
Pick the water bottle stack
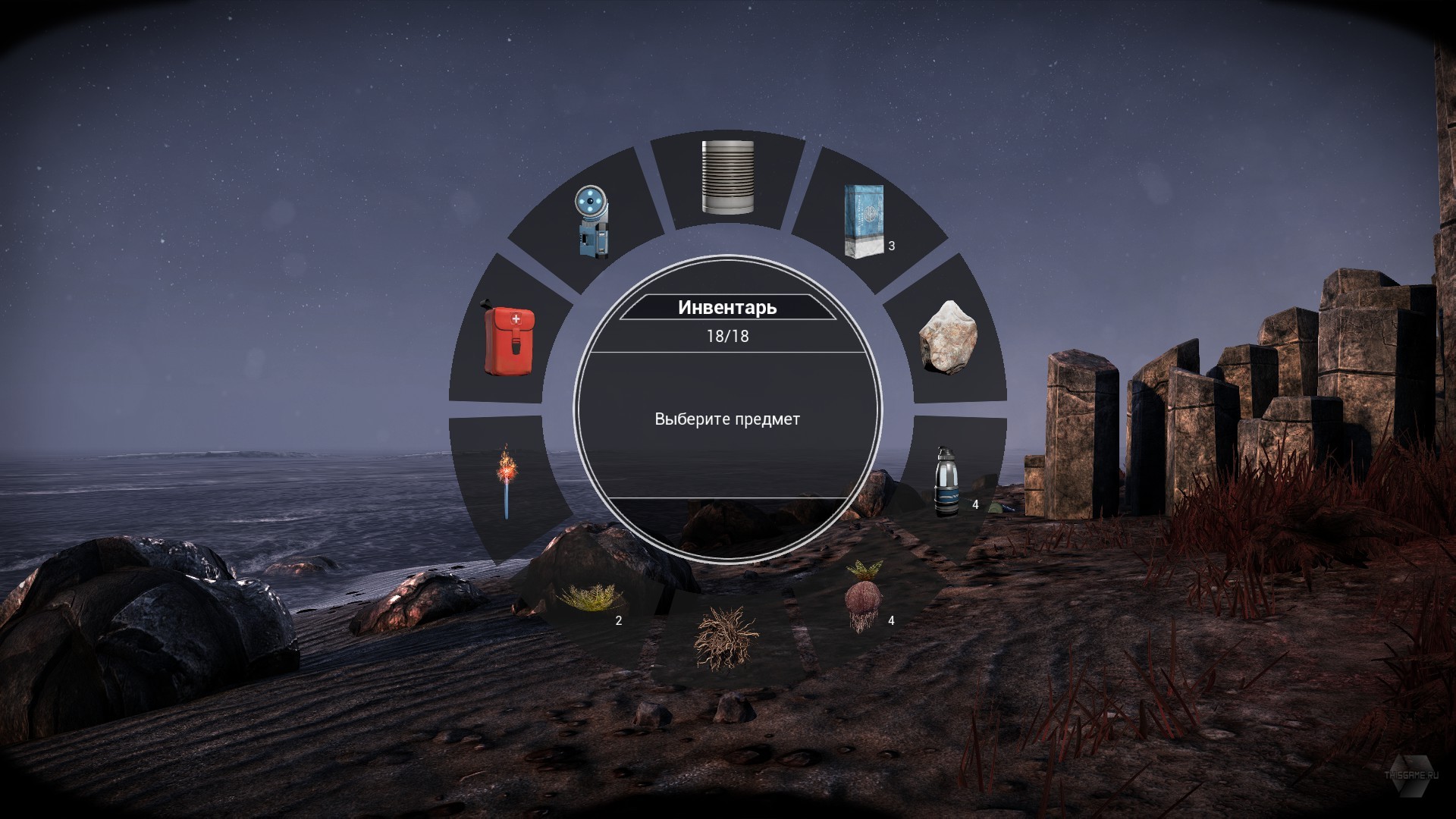(945, 481)
